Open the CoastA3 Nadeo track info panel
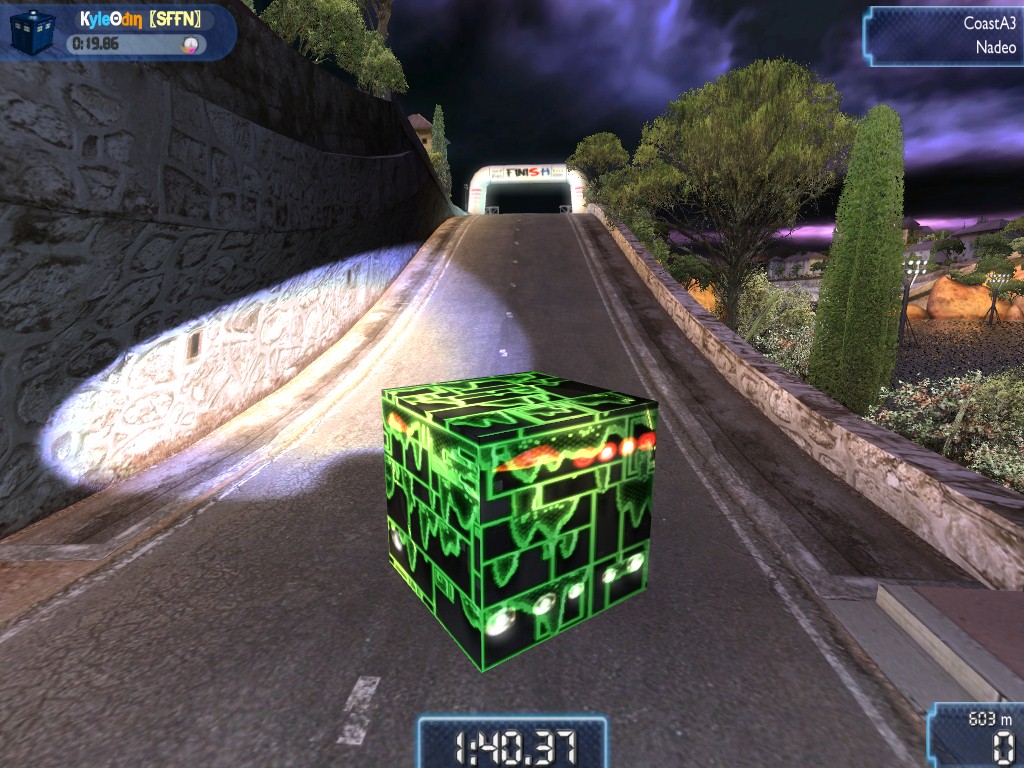 click(x=946, y=35)
